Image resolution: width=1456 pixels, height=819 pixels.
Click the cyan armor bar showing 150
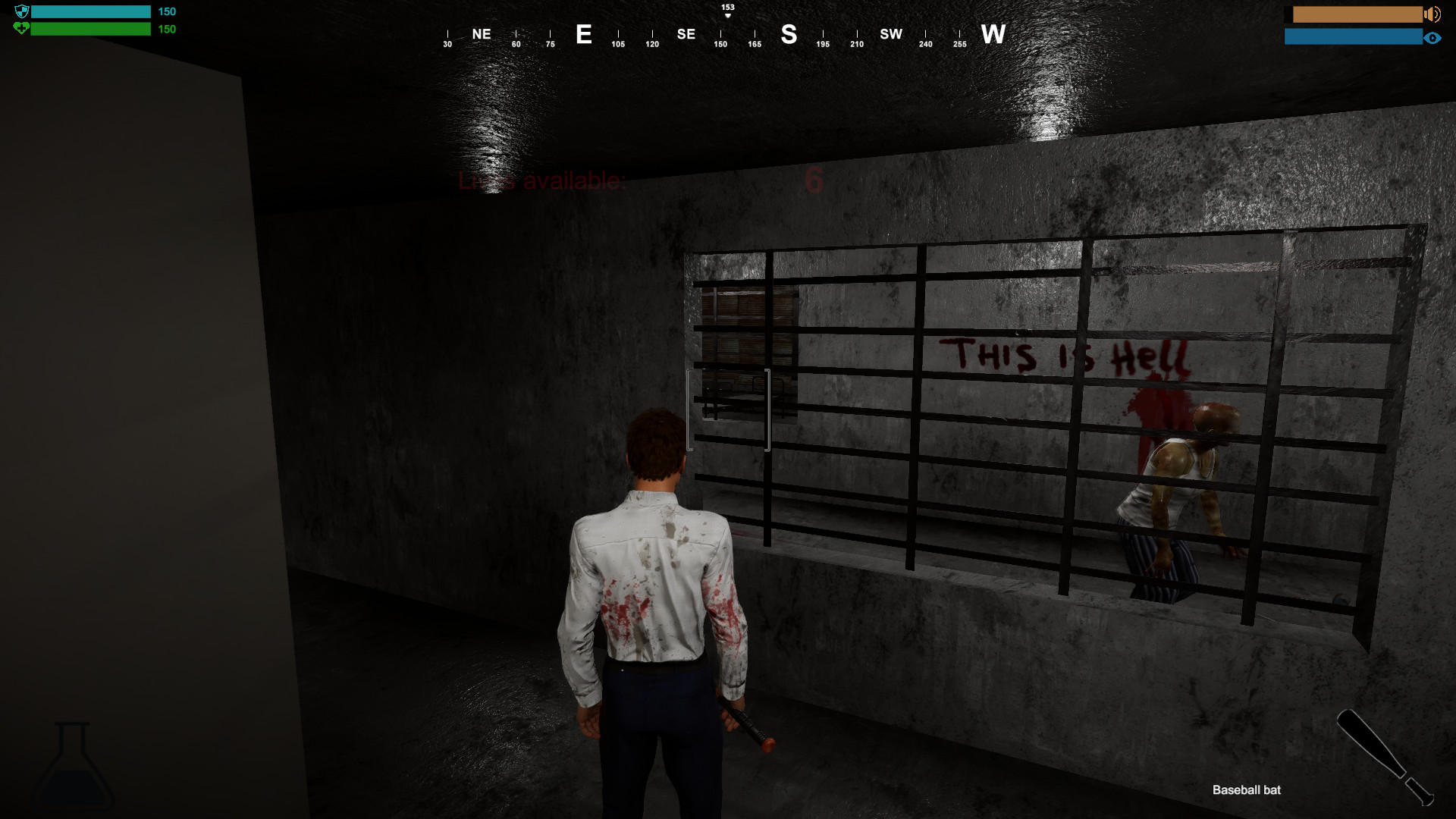89,11
